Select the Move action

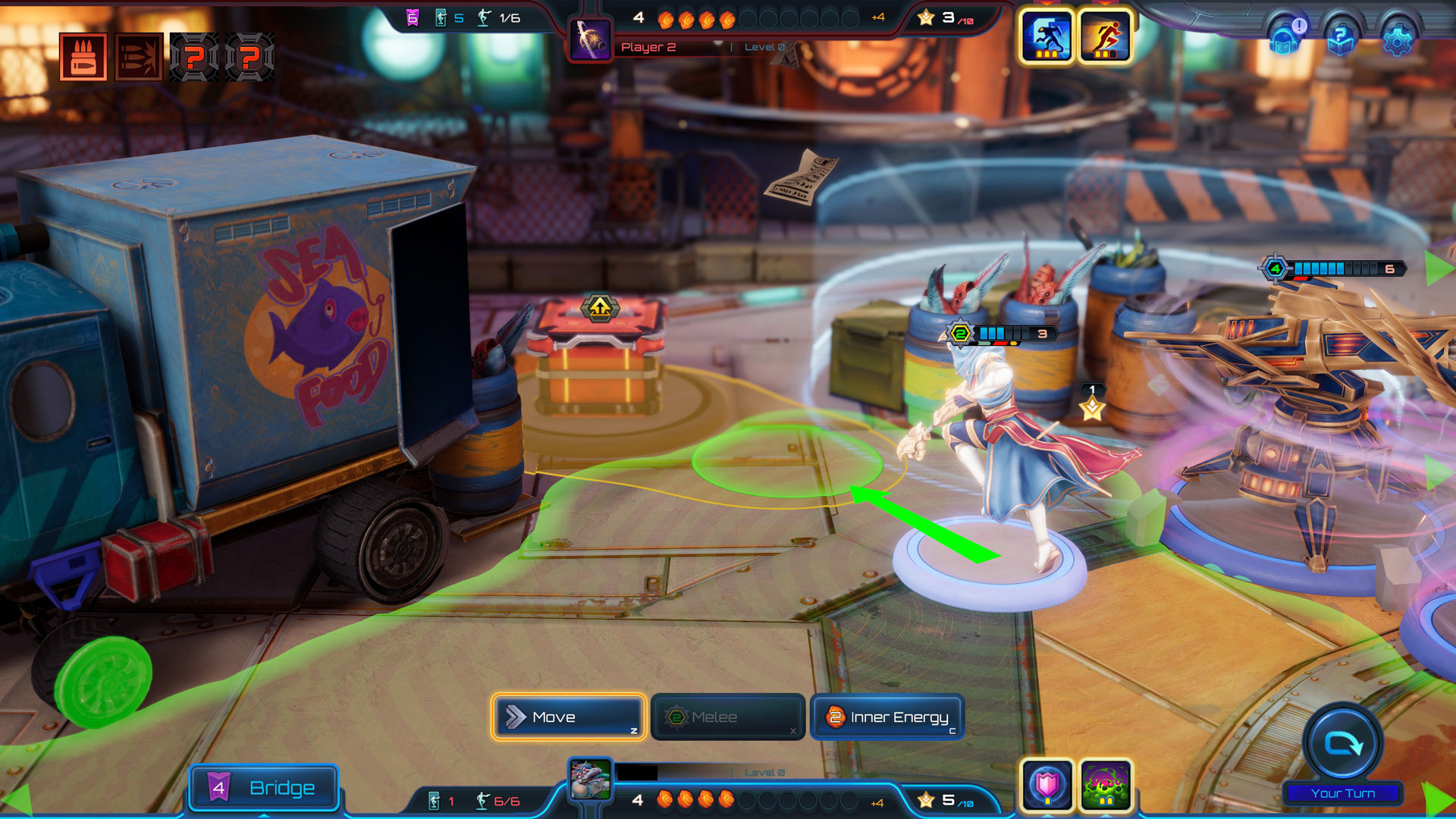[568, 717]
